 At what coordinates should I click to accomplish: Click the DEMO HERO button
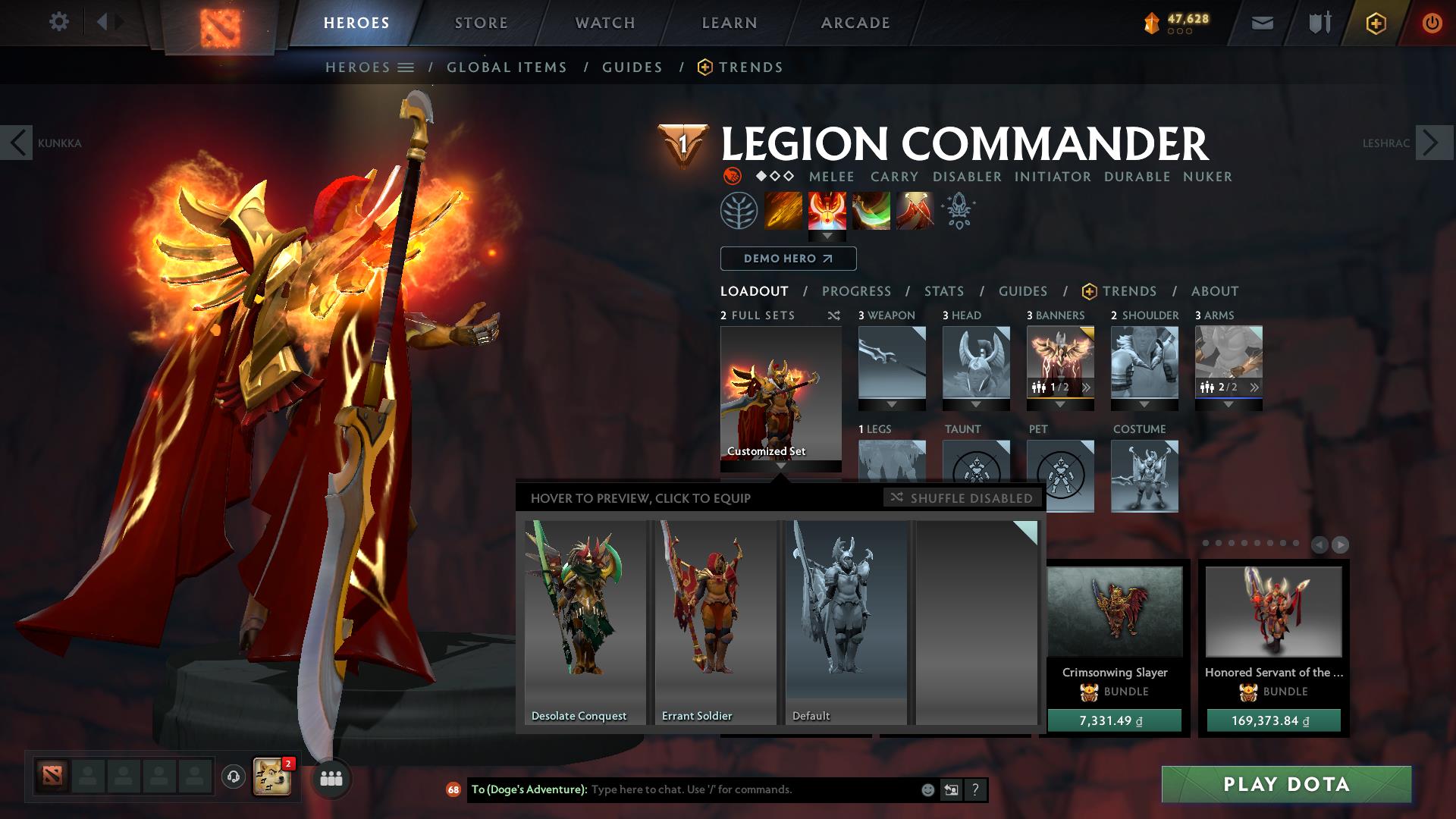point(787,259)
